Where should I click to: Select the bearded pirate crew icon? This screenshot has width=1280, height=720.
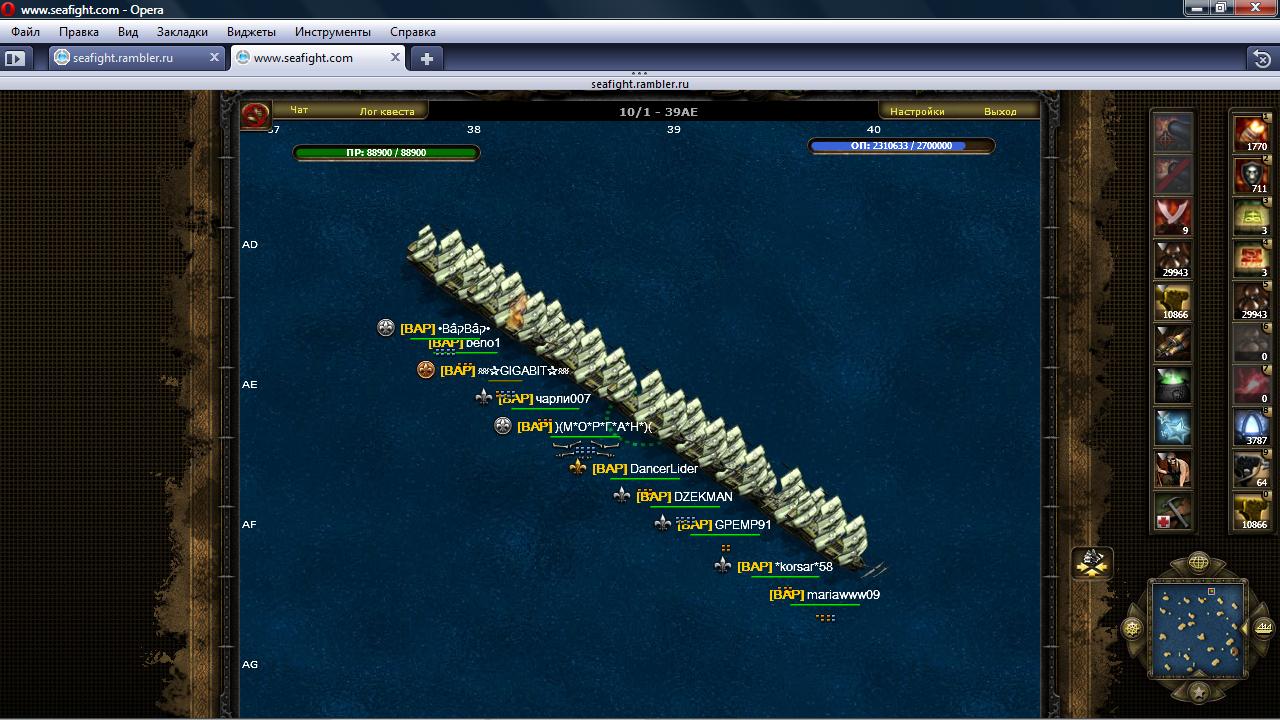(1173, 469)
